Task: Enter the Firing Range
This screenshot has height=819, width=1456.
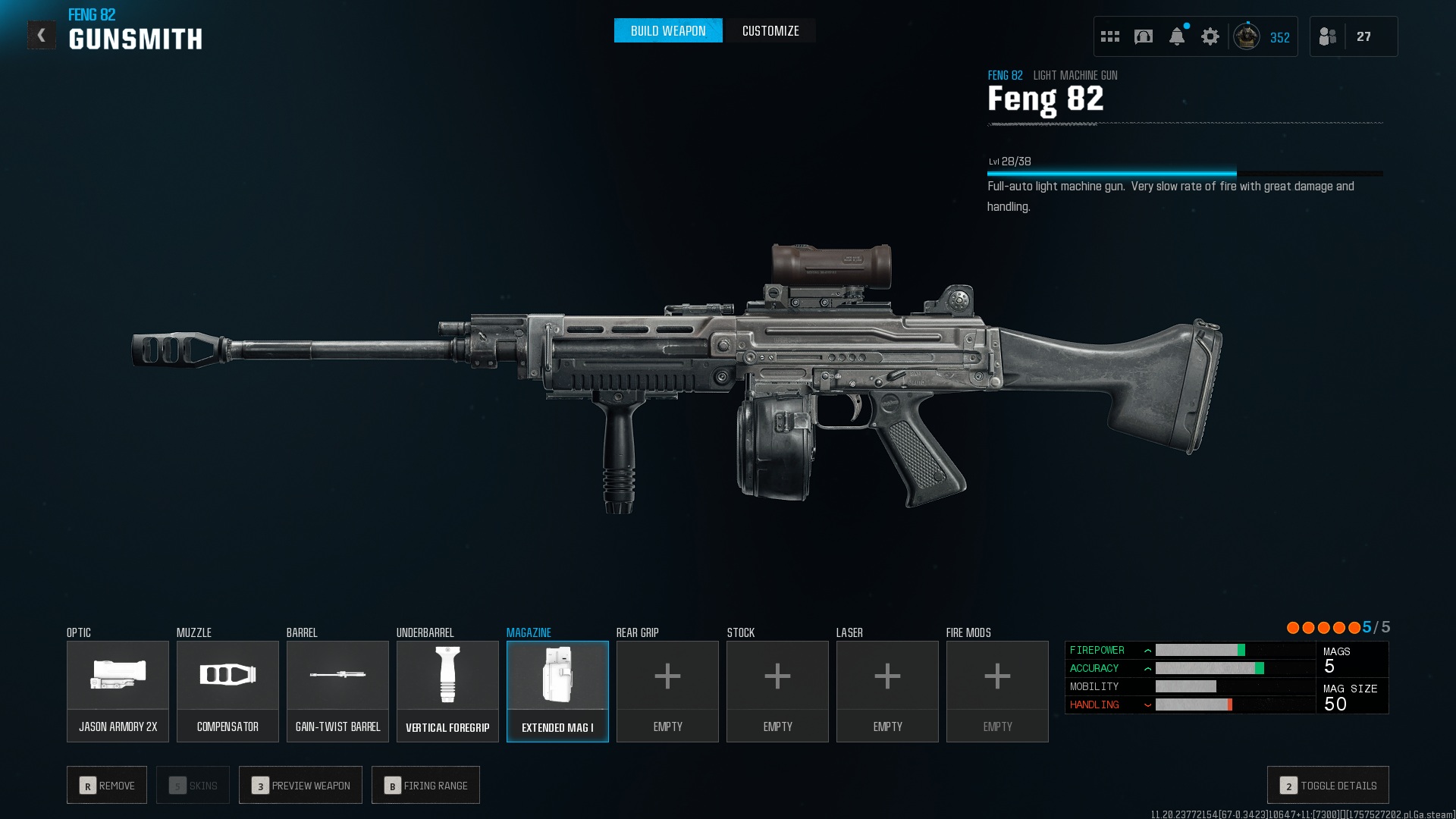Action: pos(425,786)
